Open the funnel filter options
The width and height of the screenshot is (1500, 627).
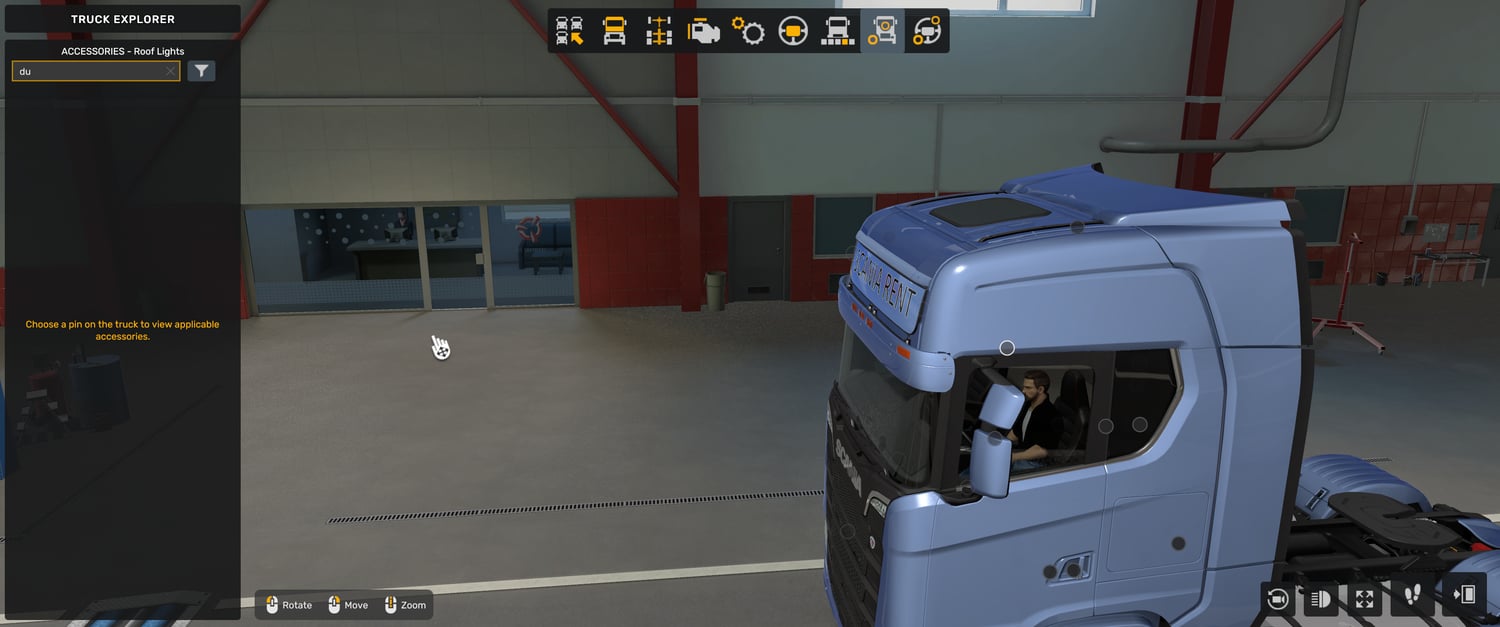pos(201,71)
